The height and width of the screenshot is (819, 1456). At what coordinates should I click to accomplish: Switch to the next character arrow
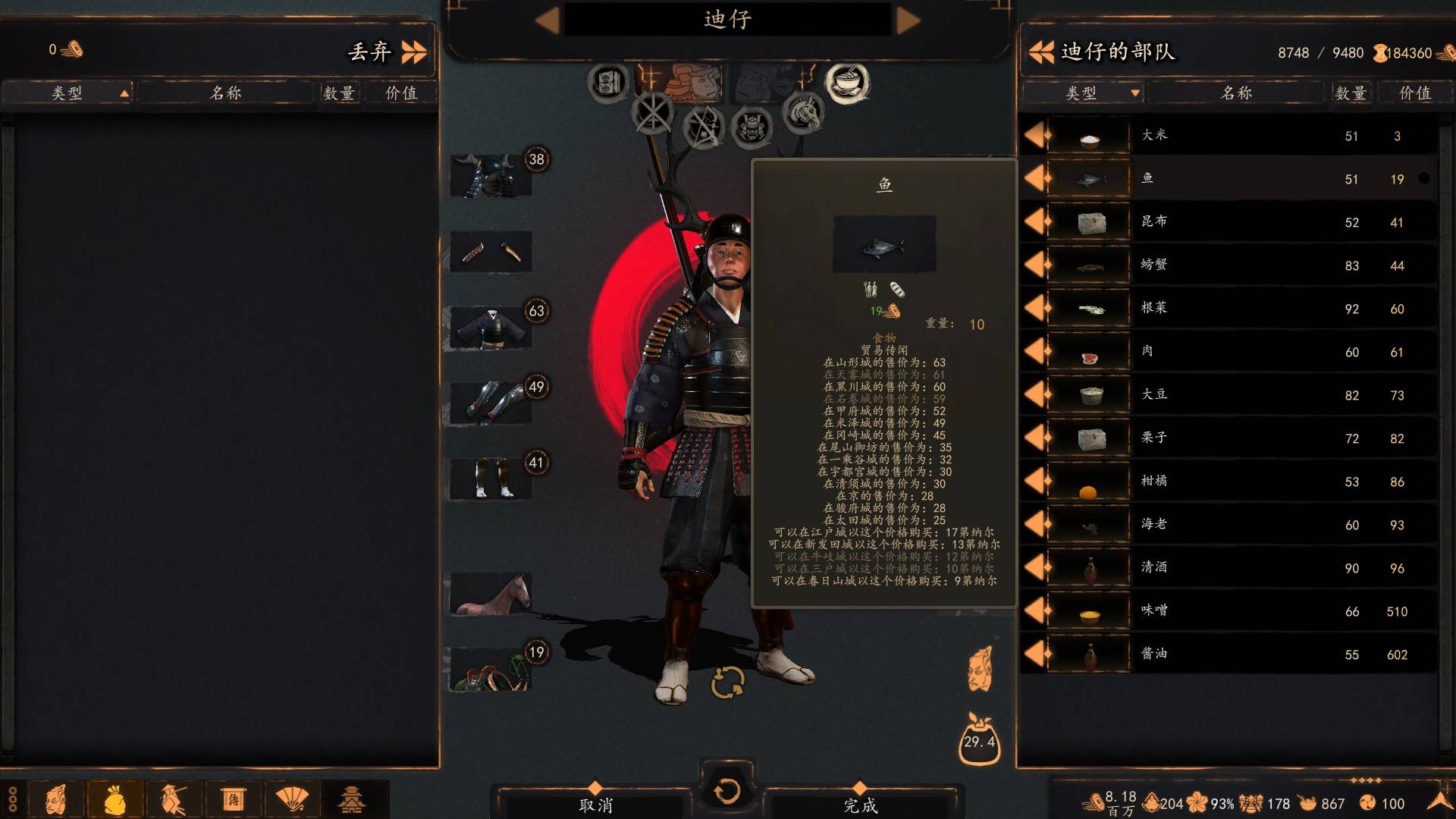click(908, 20)
